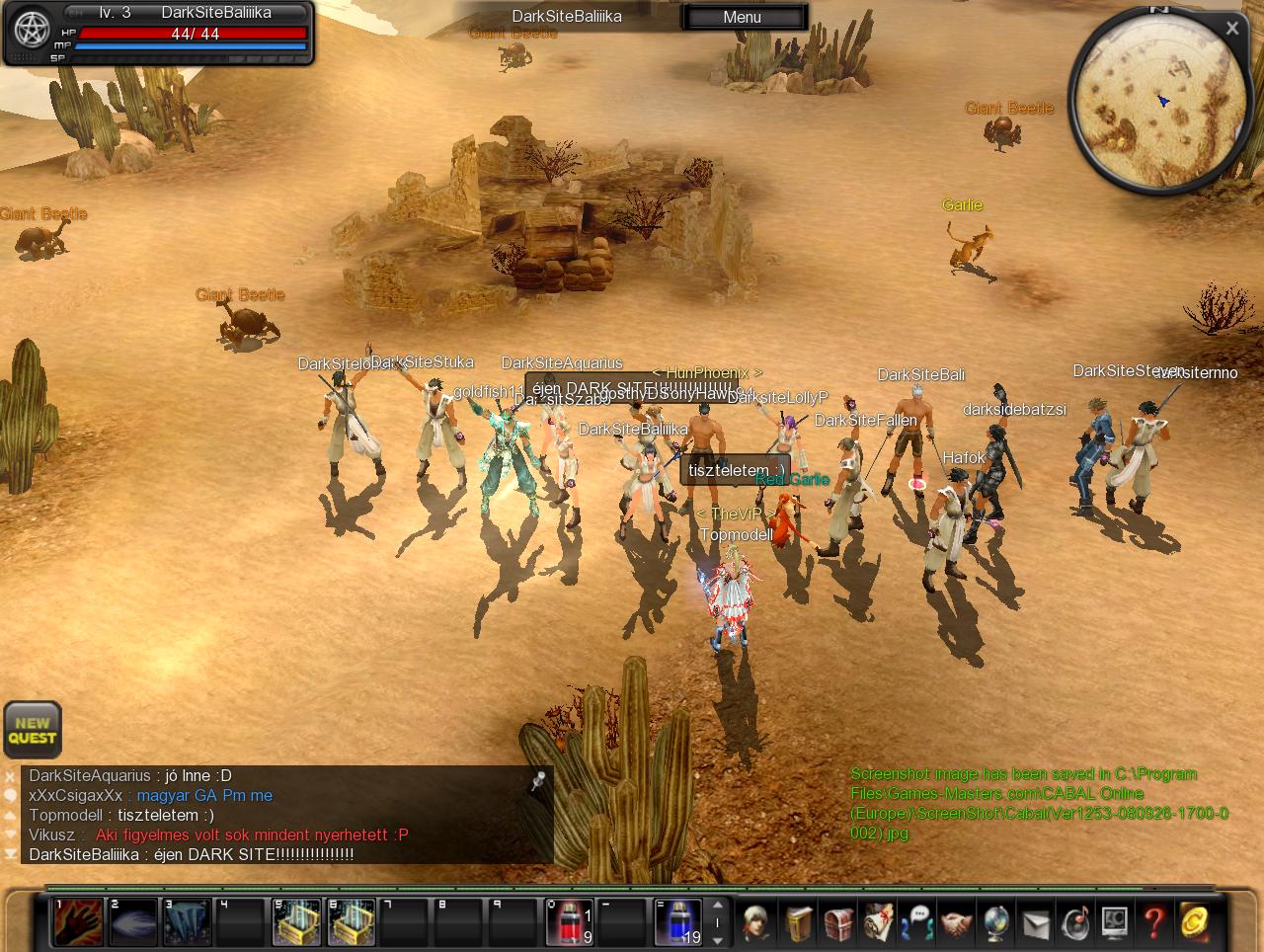Open the mail envelope icon

pyautogui.click(x=1035, y=922)
